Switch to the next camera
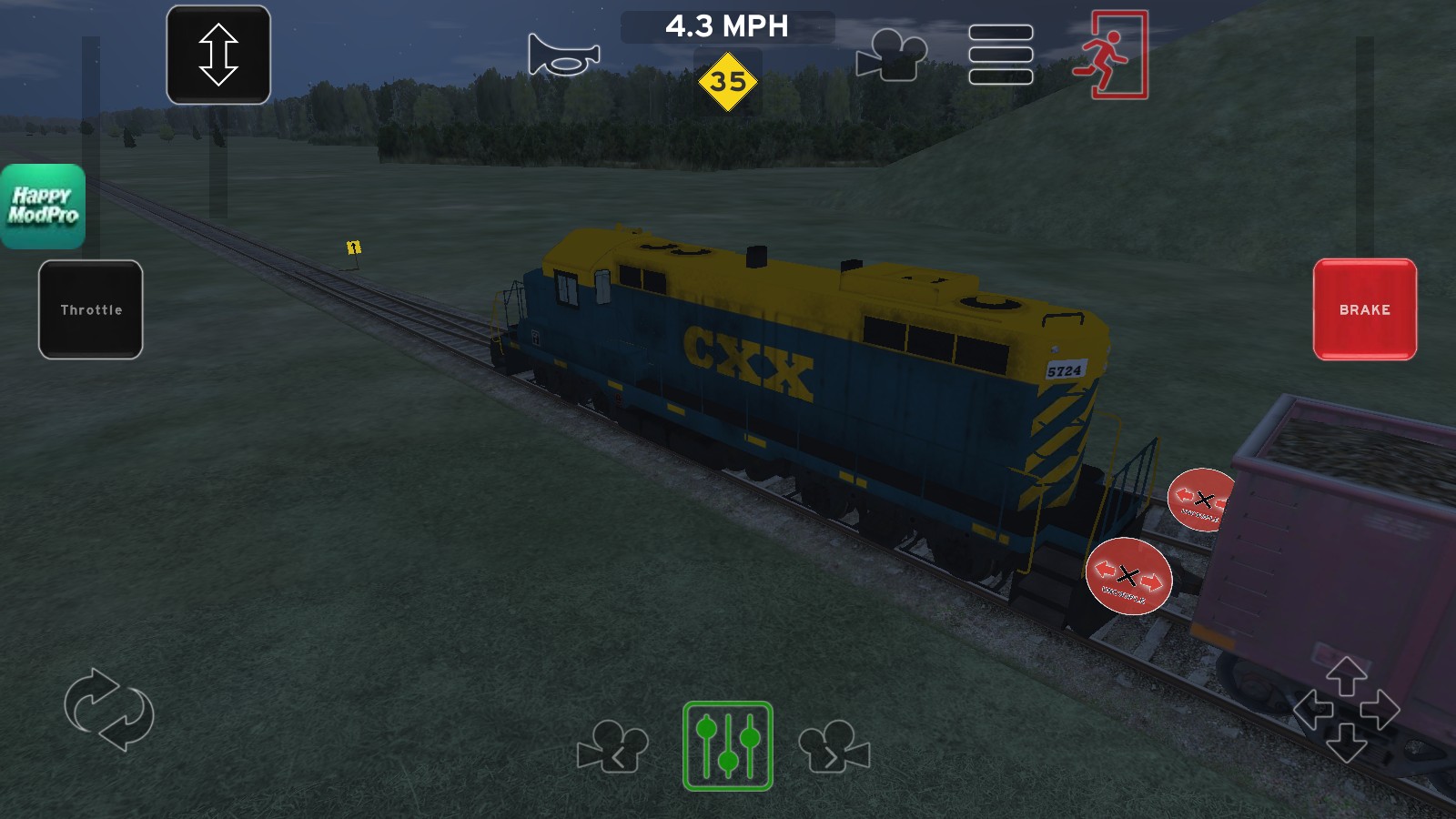Viewport: 1456px width, 819px height. 834,746
